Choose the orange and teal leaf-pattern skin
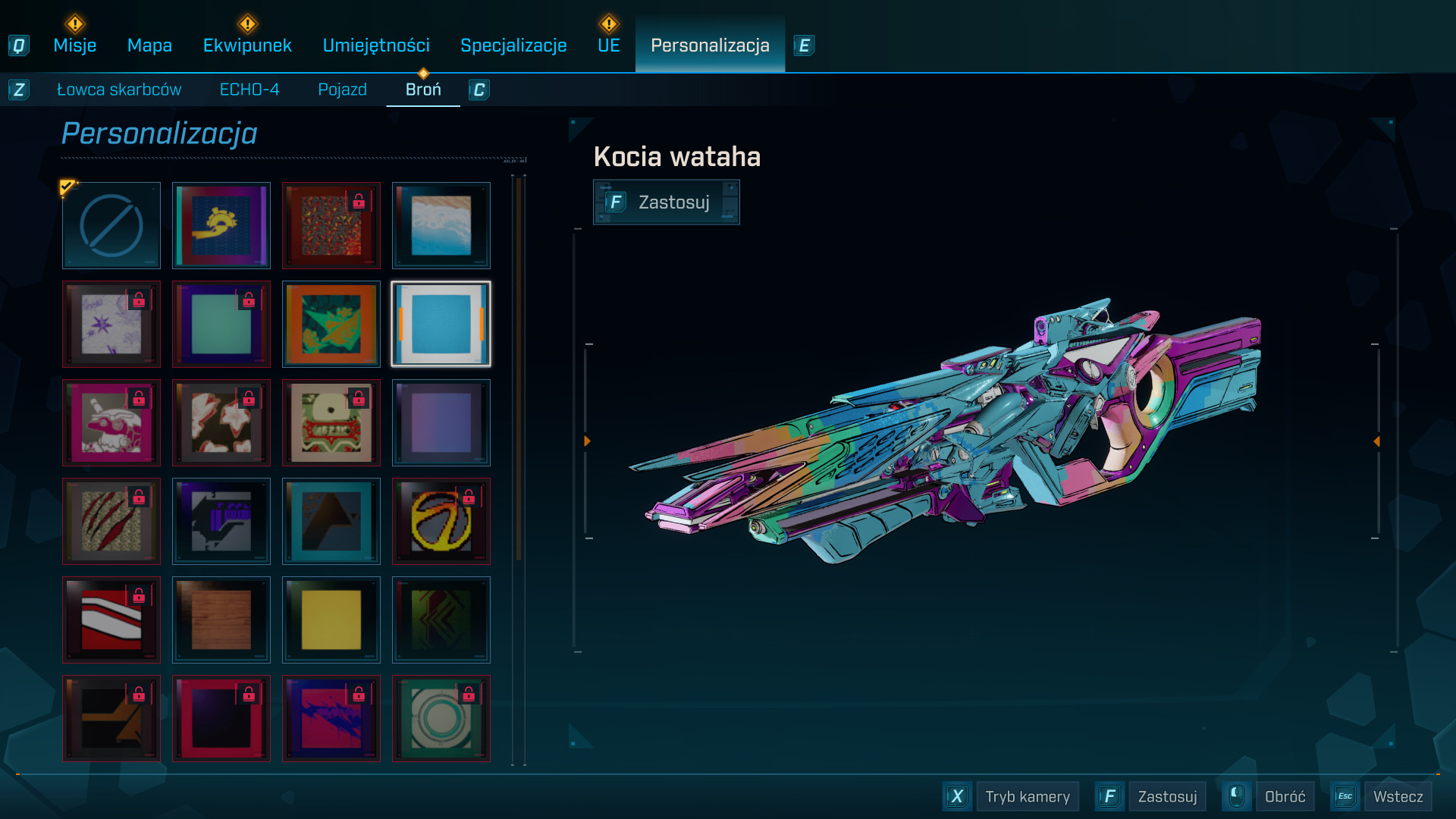Screen dimensions: 1456x819 click(331, 324)
